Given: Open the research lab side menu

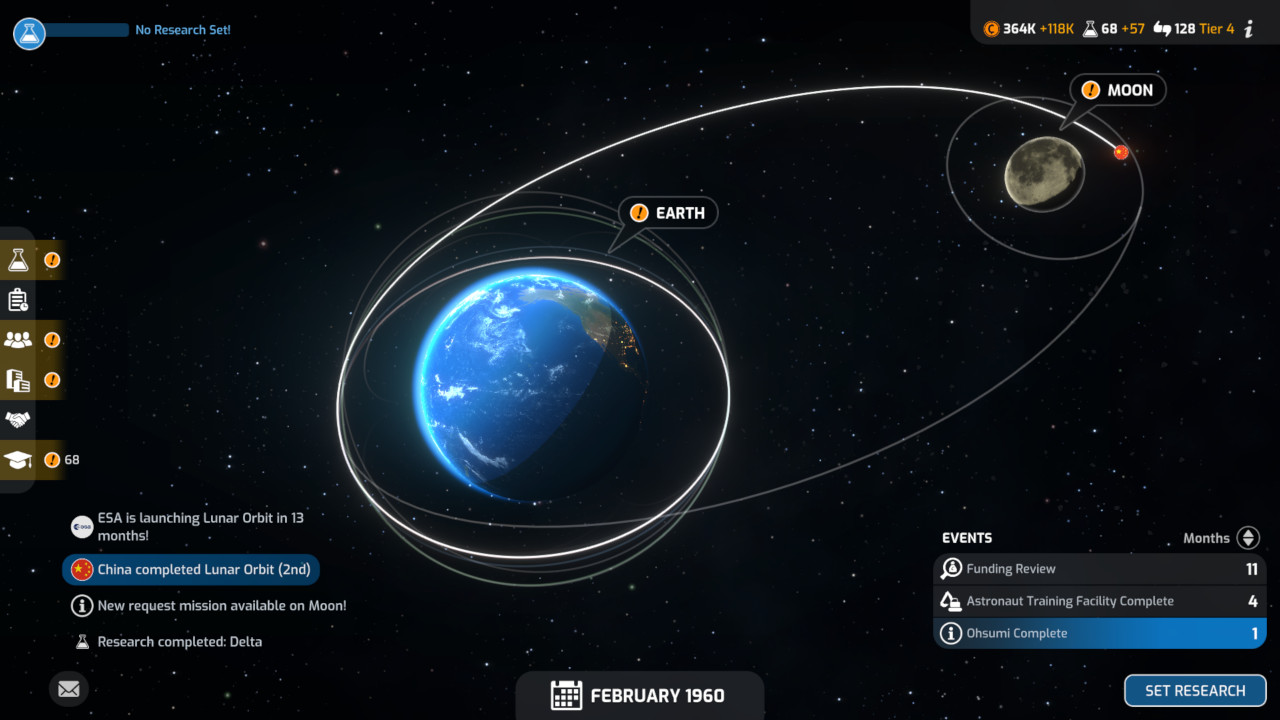Looking at the screenshot, I should click(x=19, y=260).
